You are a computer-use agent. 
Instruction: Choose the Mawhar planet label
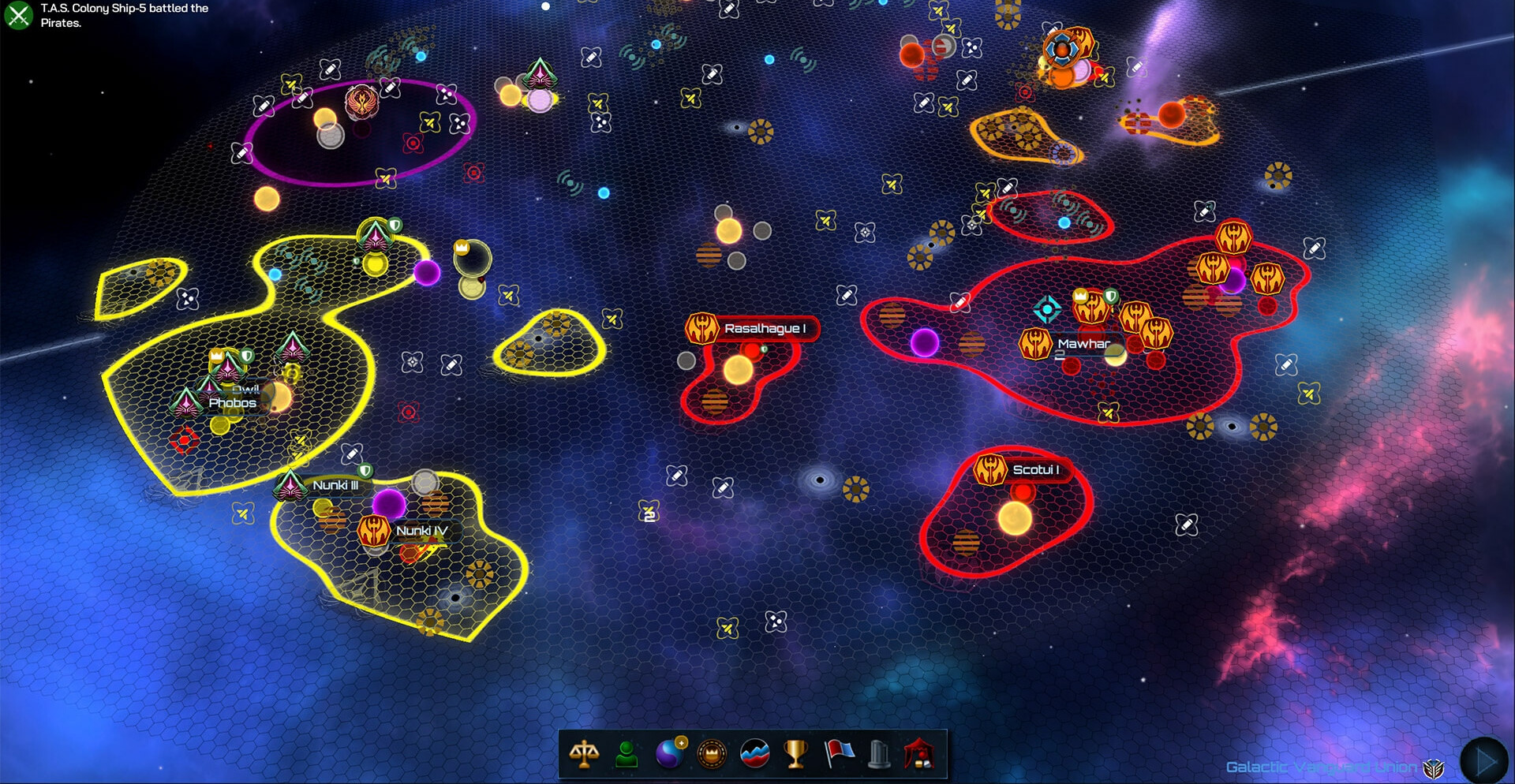[1083, 344]
